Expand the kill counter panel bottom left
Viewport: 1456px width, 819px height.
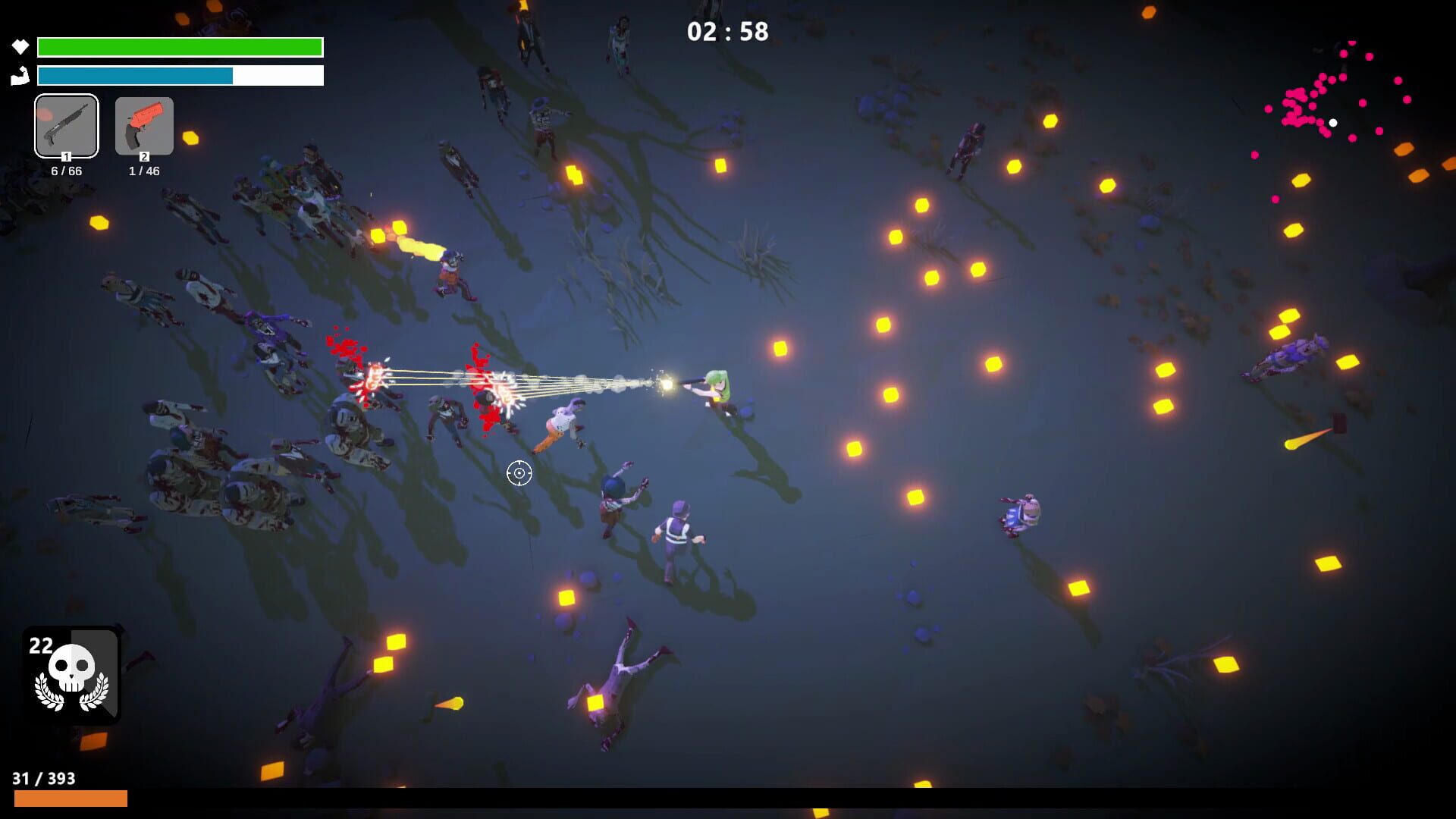[71, 675]
